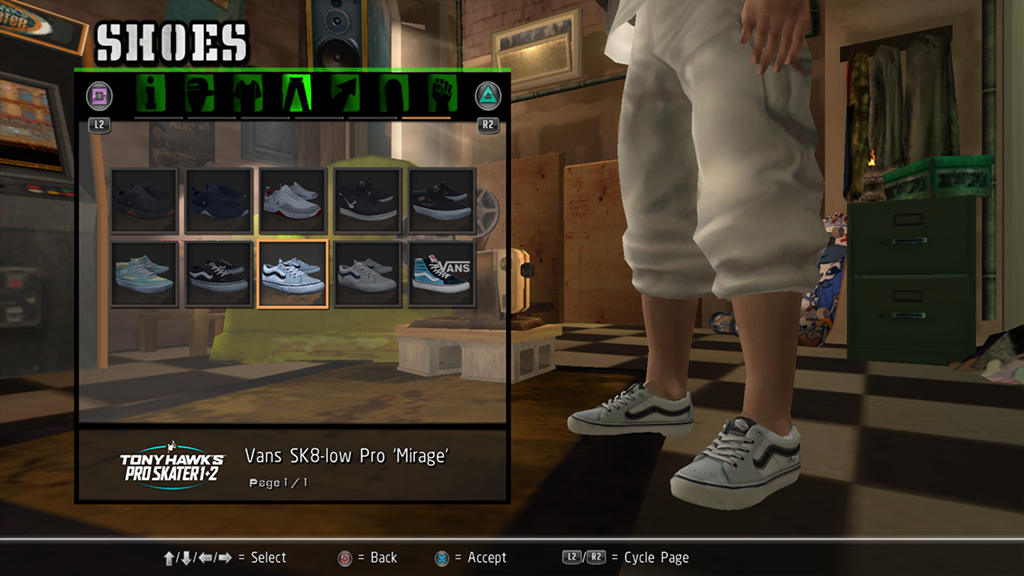This screenshot has height=576, width=1024.
Task: Switch to the head with cap tab
Action: [x=200, y=94]
